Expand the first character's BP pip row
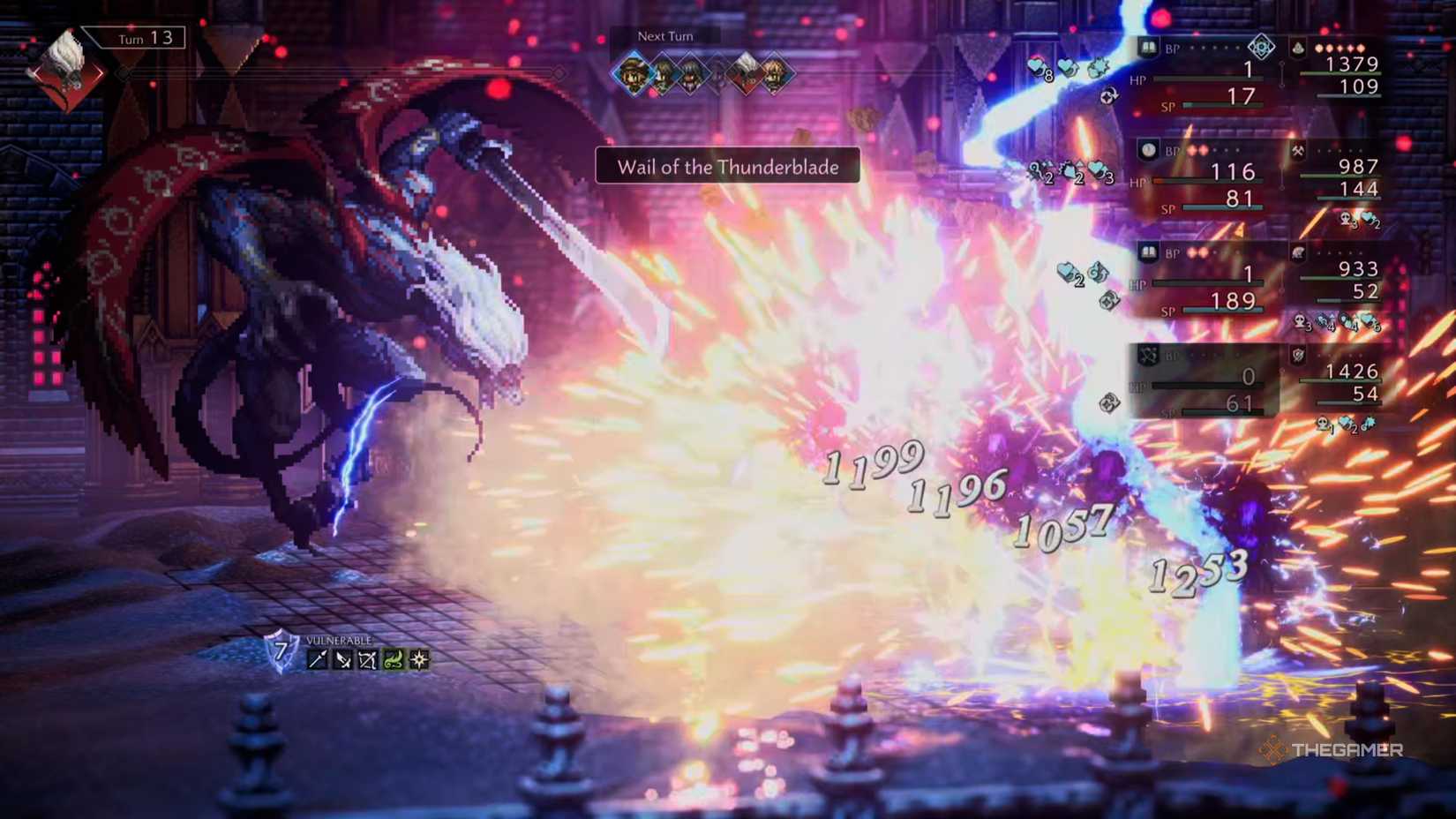1456x819 pixels. [1209, 46]
